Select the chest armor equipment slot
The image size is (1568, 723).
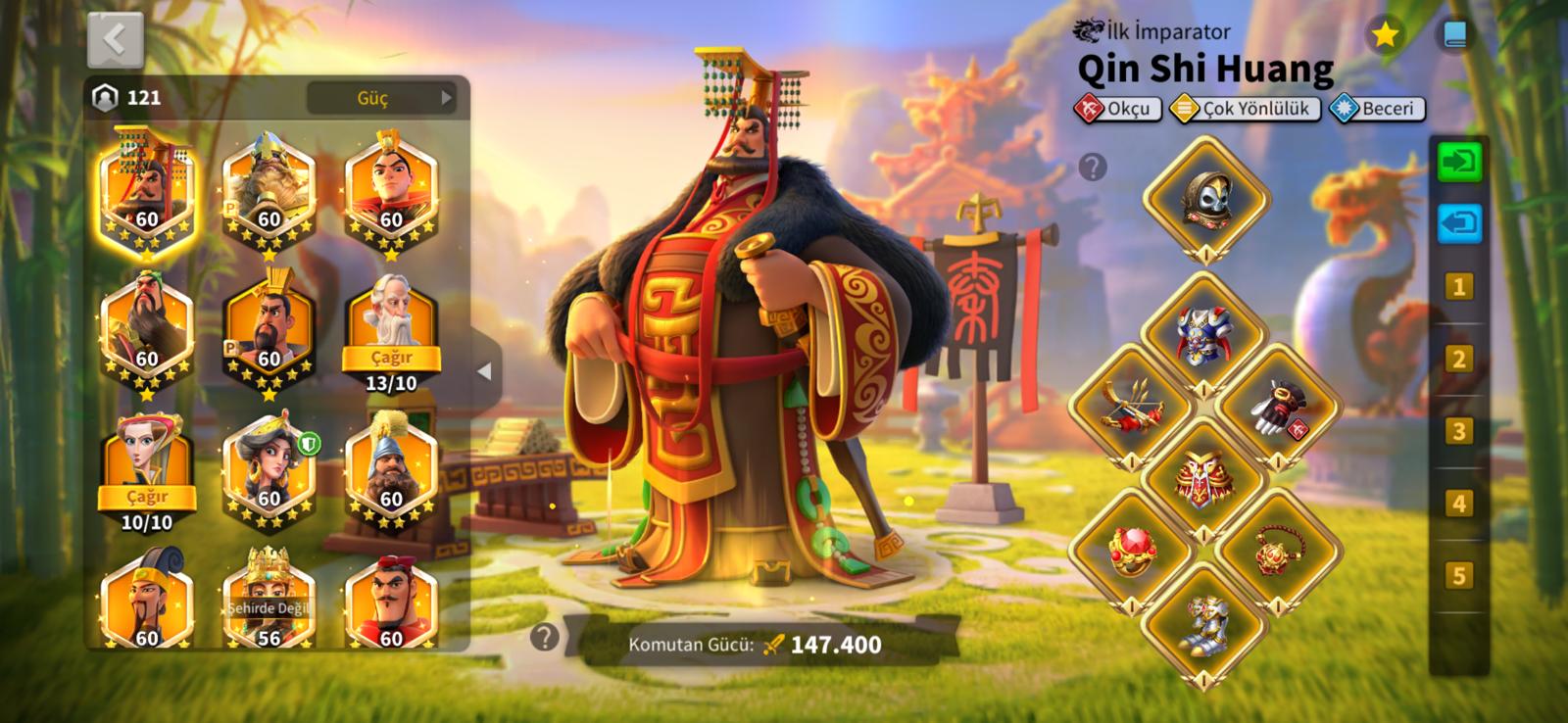pyautogui.click(x=1203, y=336)
